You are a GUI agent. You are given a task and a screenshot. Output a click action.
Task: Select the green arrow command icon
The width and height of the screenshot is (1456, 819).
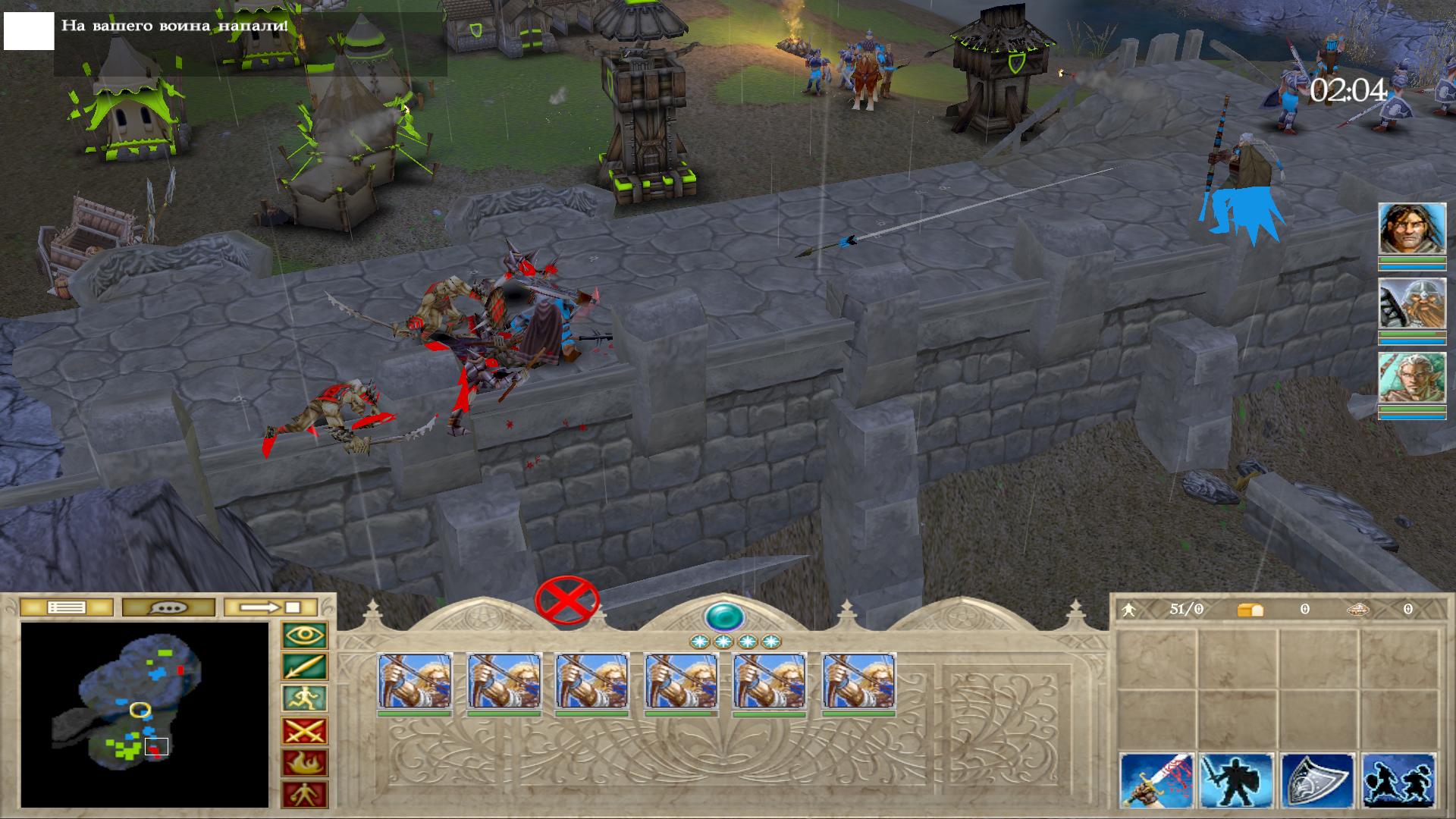305,667
